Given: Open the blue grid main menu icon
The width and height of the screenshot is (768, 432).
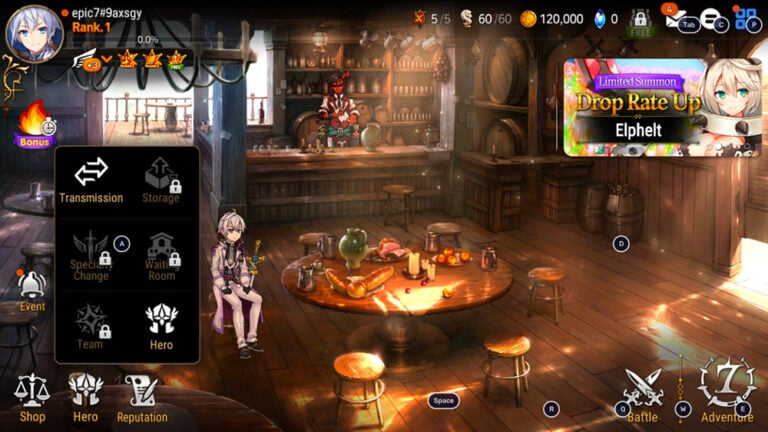Looking at the screenshot, I should coord(746,18).
